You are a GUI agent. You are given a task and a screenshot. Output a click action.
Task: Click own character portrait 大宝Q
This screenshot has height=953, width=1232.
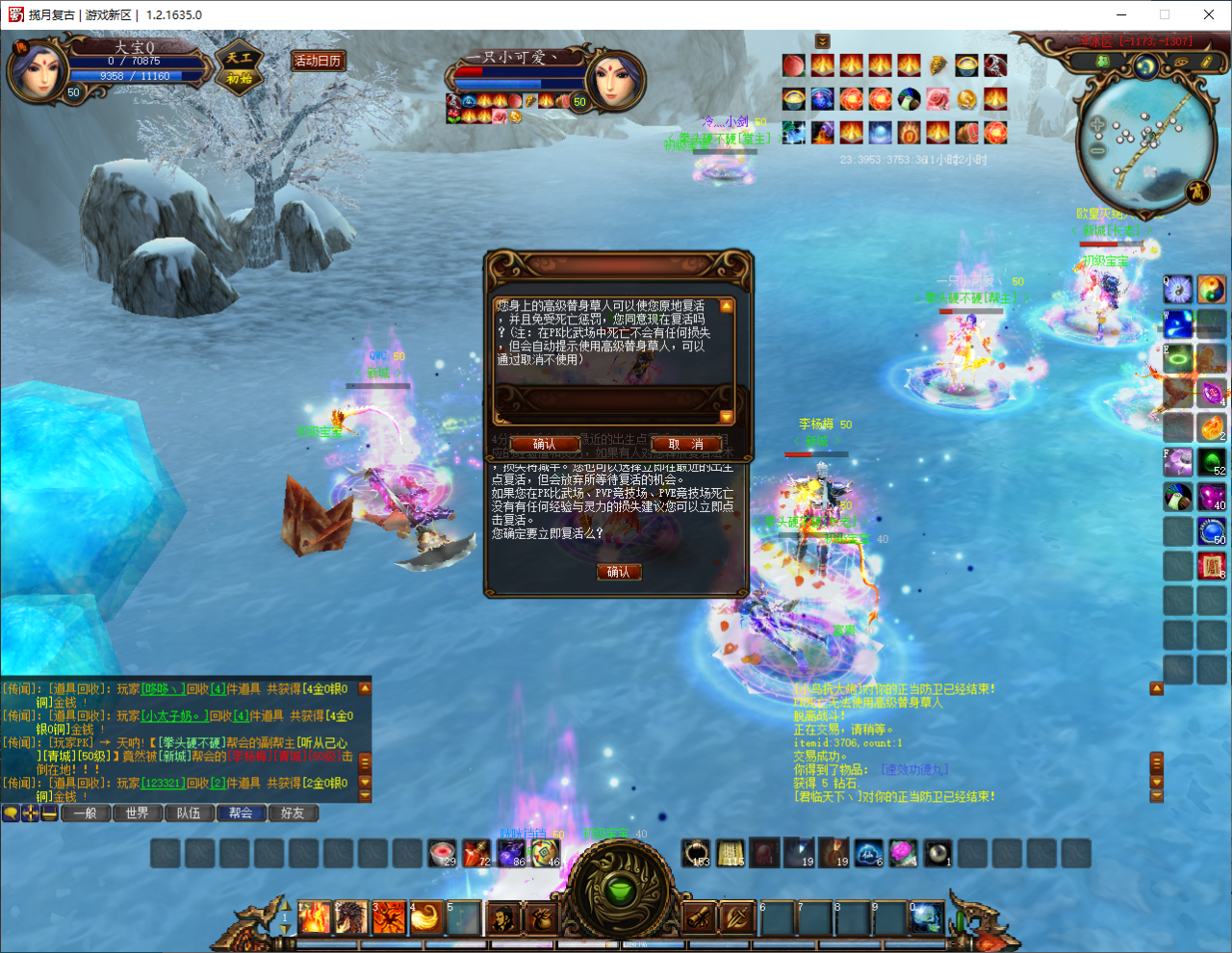(37, 70)
